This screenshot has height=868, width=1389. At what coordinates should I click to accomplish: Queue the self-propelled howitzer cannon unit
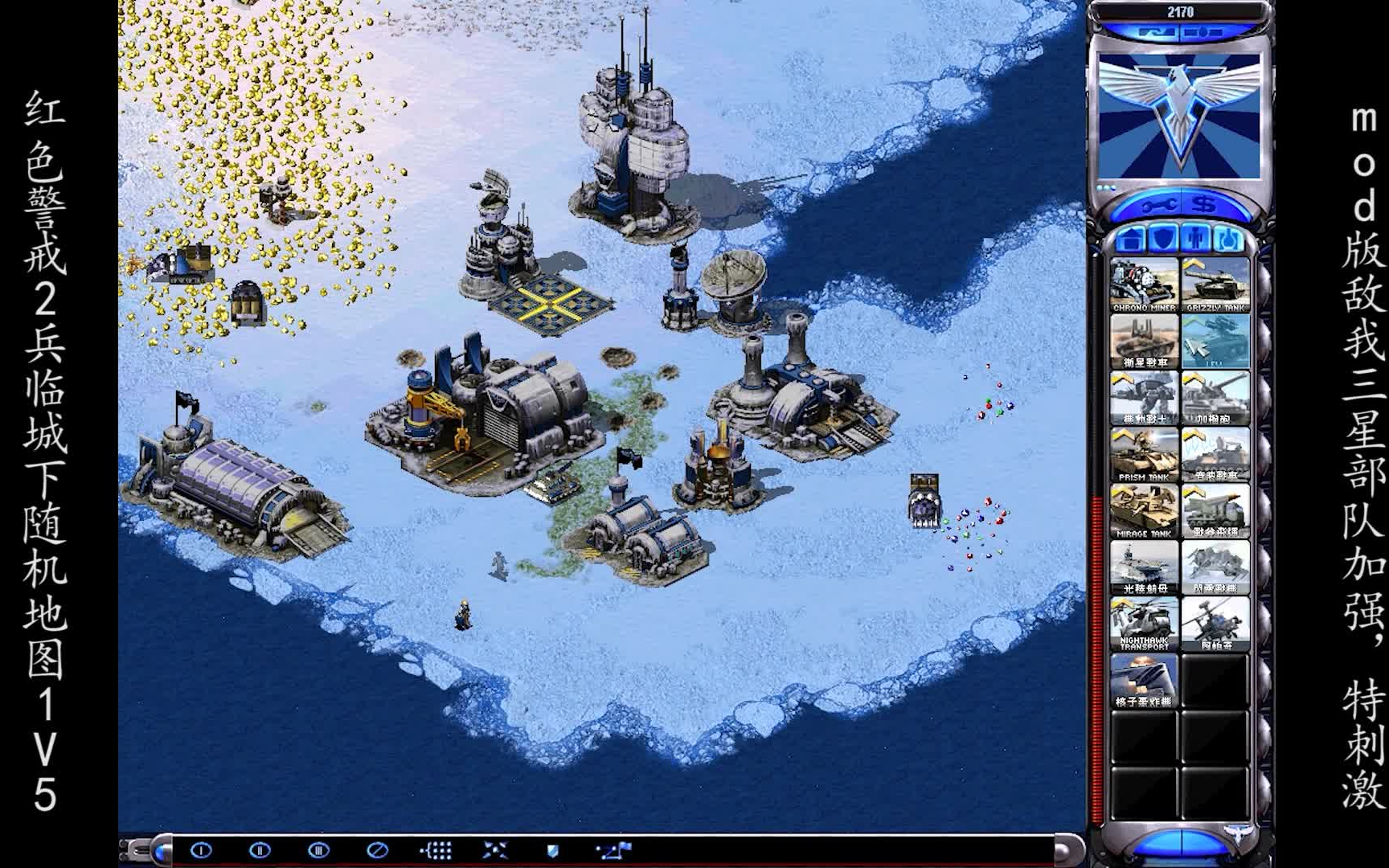point(1215,398)
